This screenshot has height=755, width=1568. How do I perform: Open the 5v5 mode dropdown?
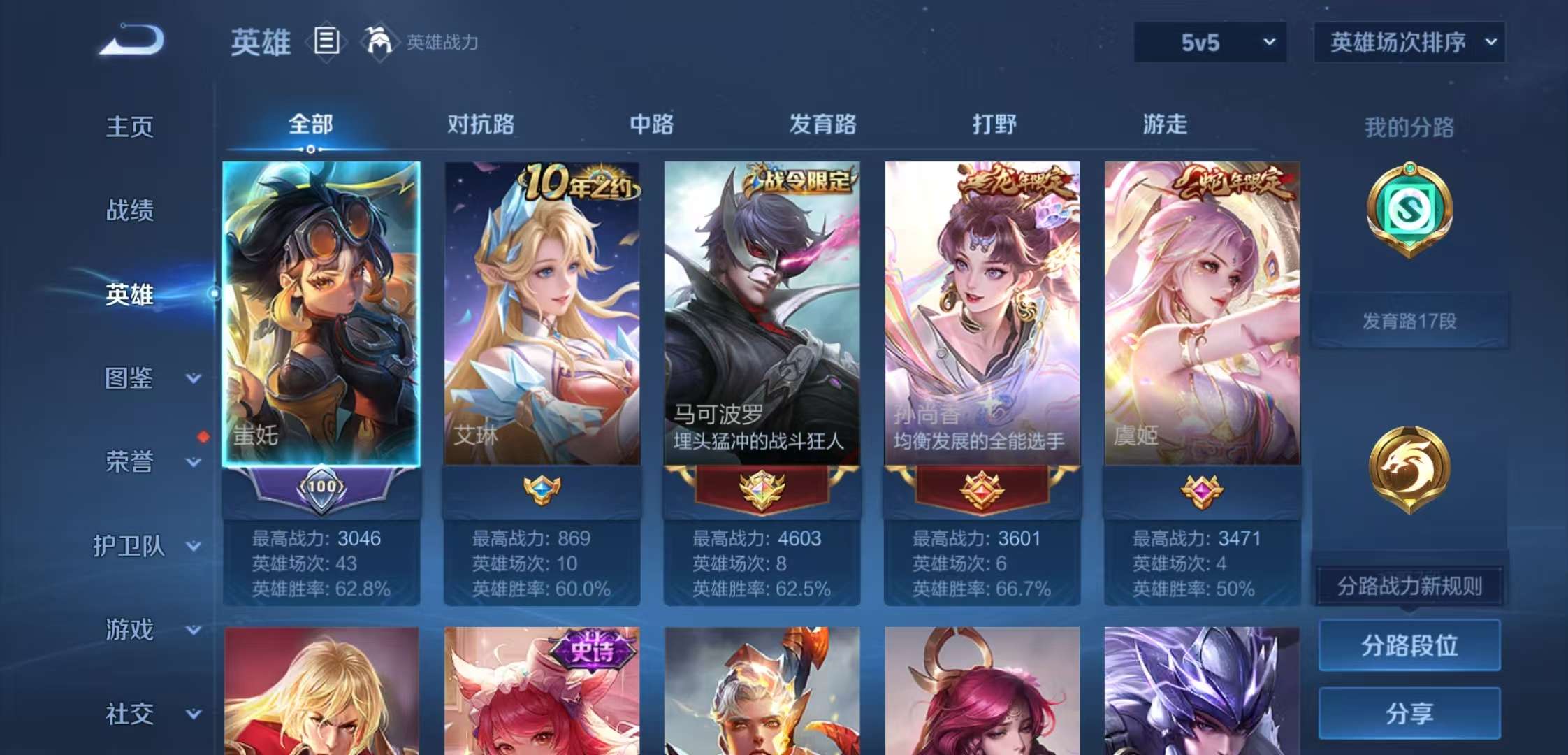(1210, 42)
